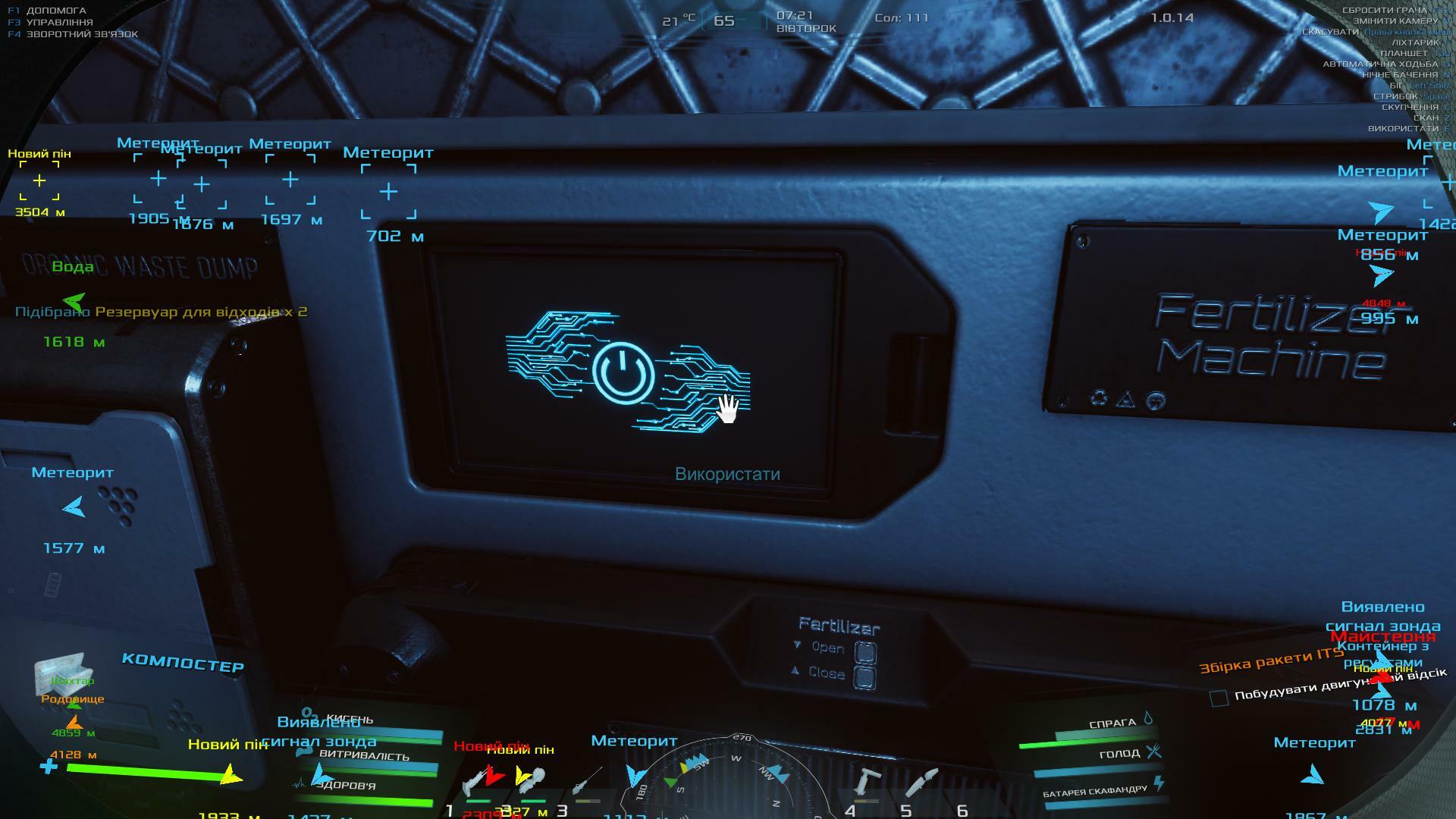Select the meteorite marker at 702 m

(388, 192)
